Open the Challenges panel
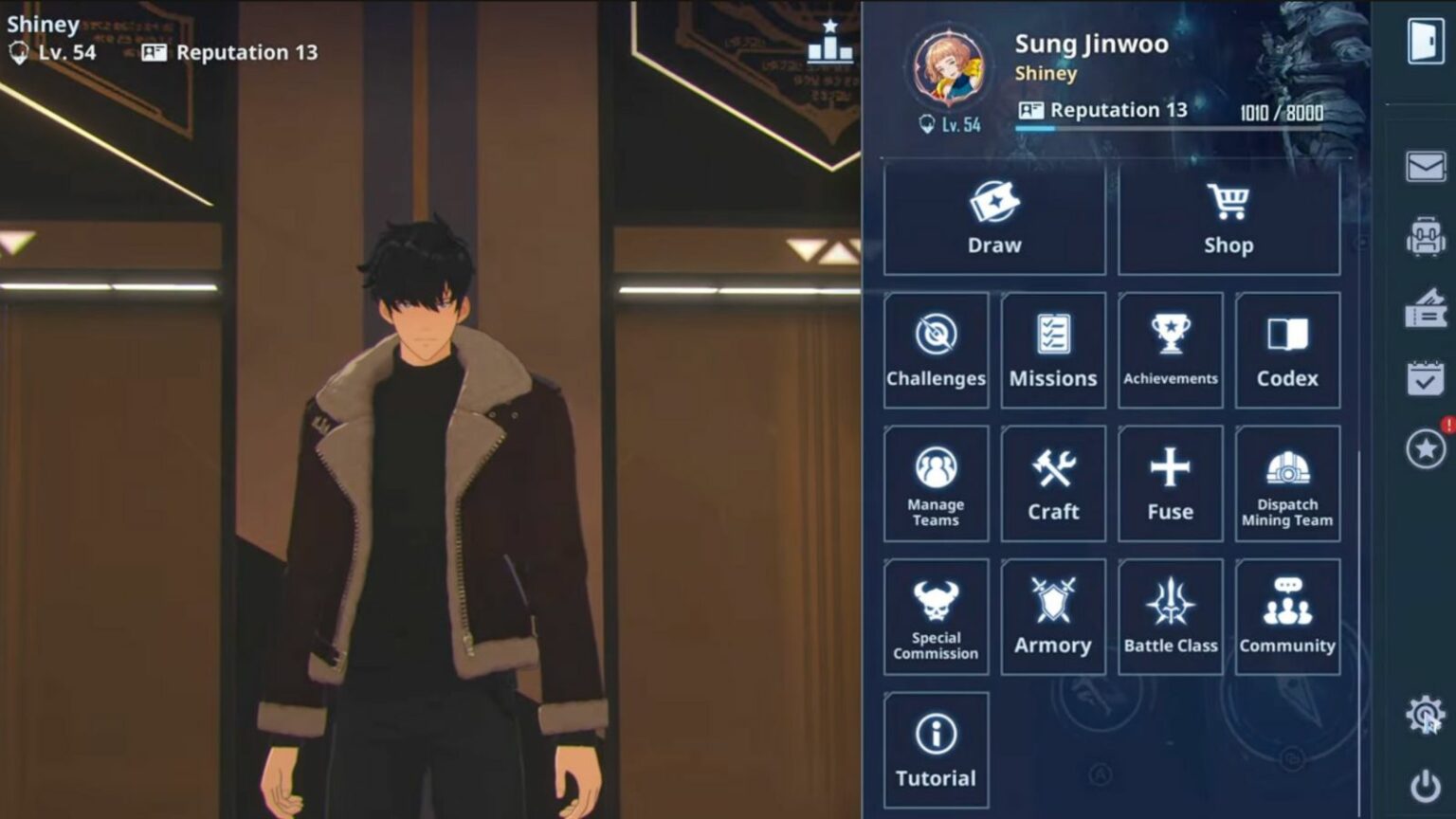The height and width of the screenshot is (819, 1456). [x=936, y=349]
